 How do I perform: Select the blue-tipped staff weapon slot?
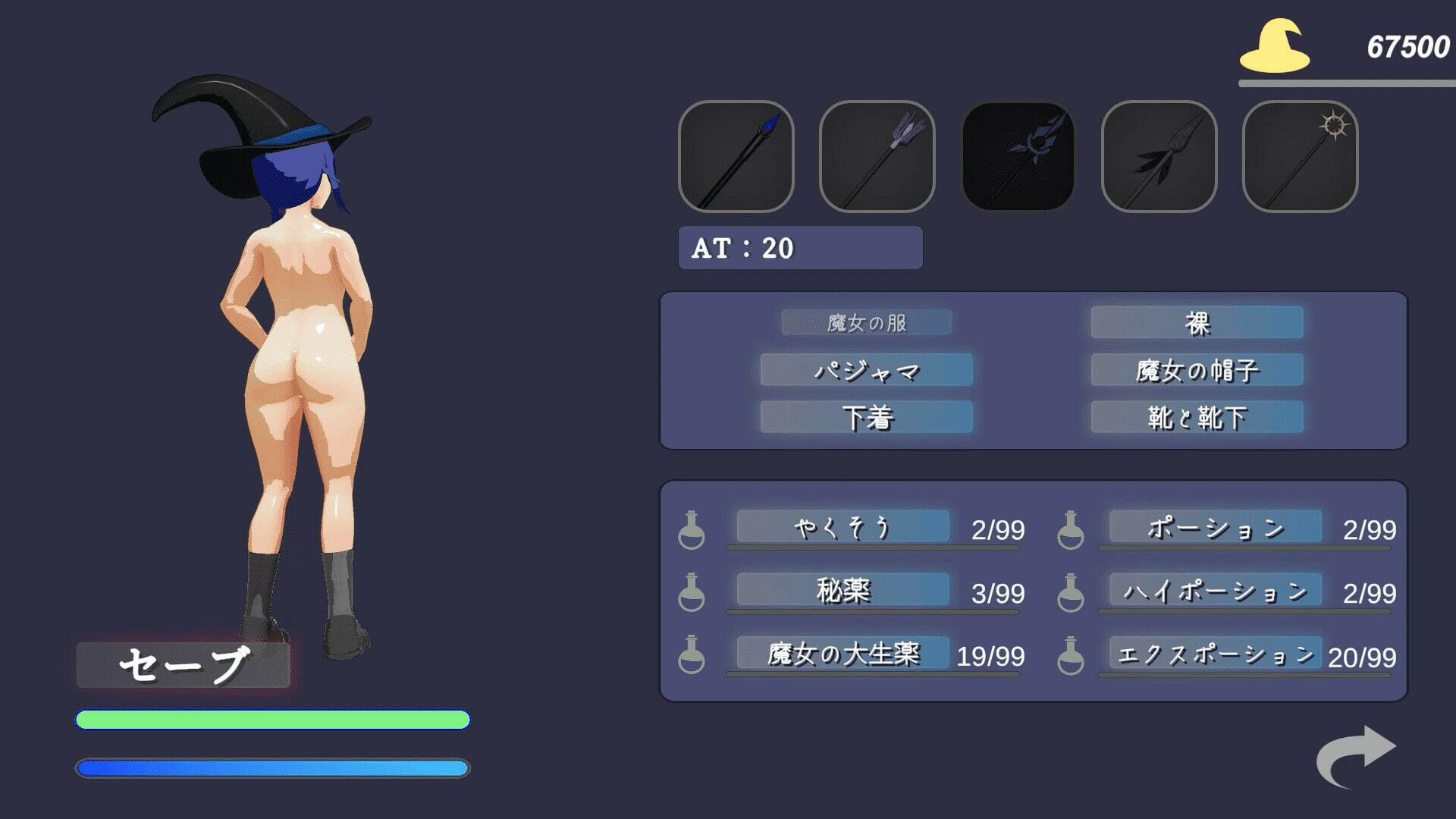736,156
